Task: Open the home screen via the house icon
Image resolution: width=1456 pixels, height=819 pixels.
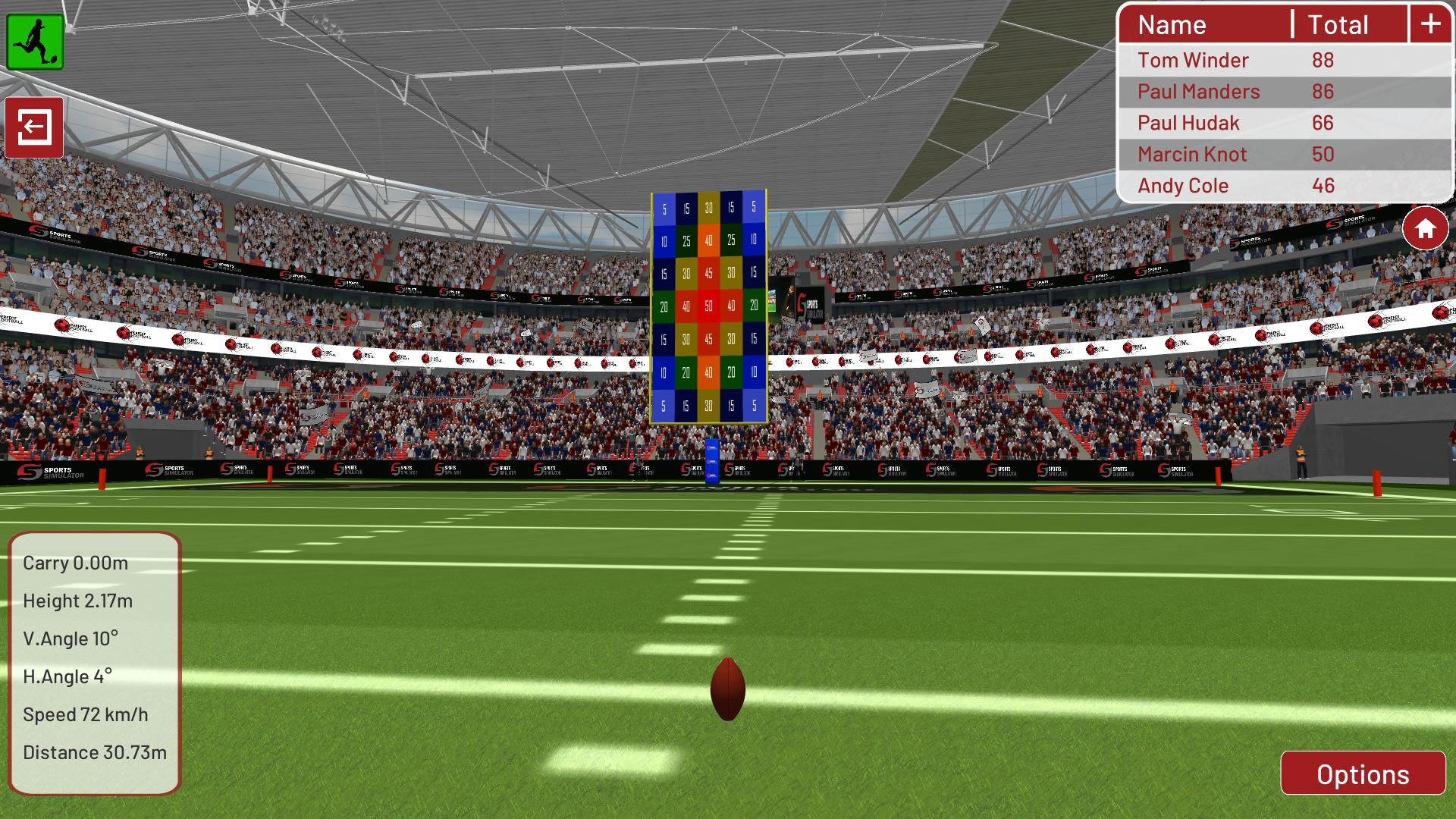Action: click(x=1424, y=226)
